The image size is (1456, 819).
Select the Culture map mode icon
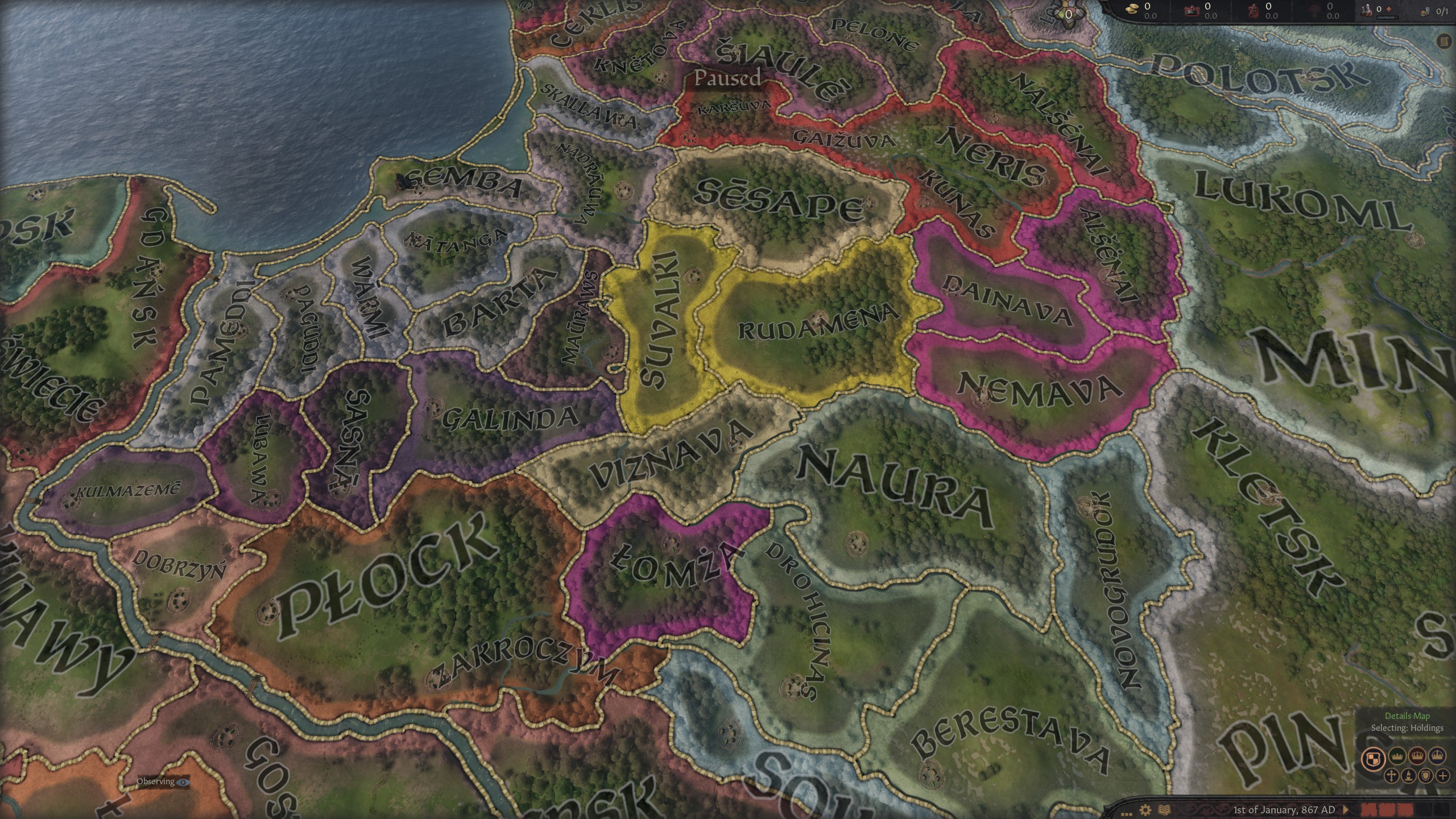tap(1408, 776)
